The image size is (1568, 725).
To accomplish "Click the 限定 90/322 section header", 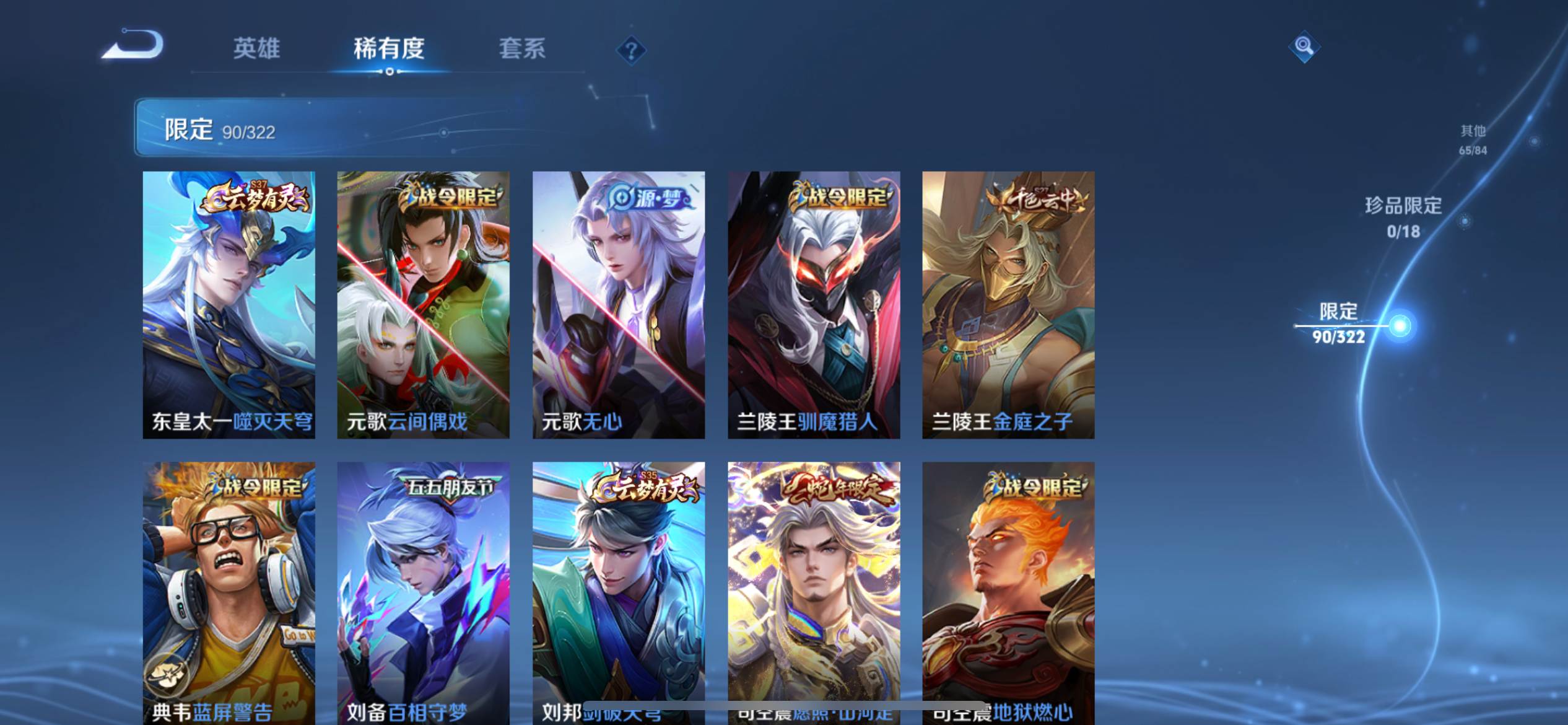I will (x=220, y=130).
